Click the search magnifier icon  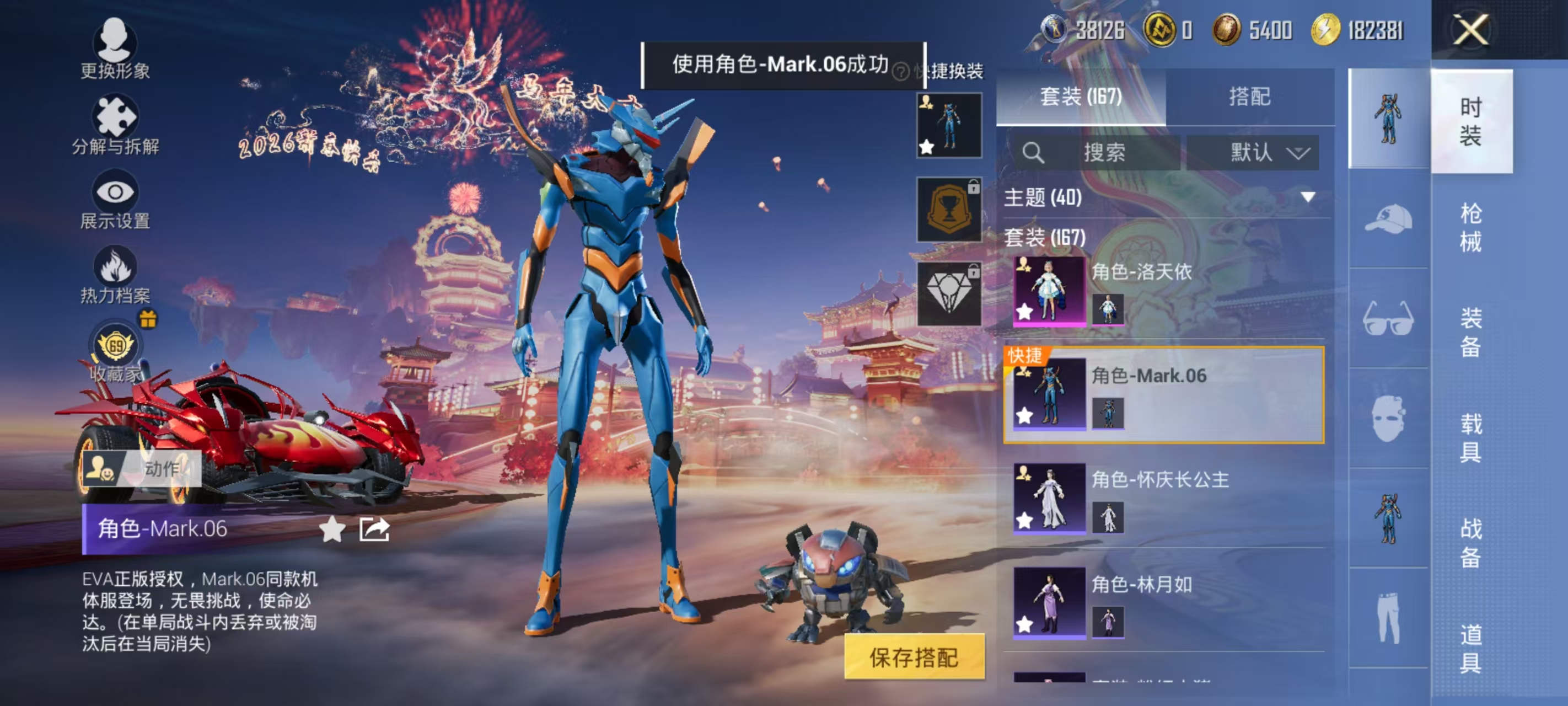pos(1035,153)
